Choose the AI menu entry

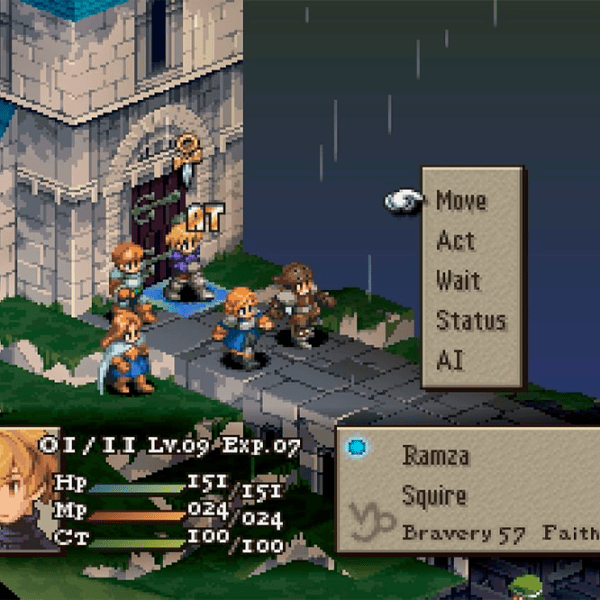pyautogui.click(x=450, y=361)
